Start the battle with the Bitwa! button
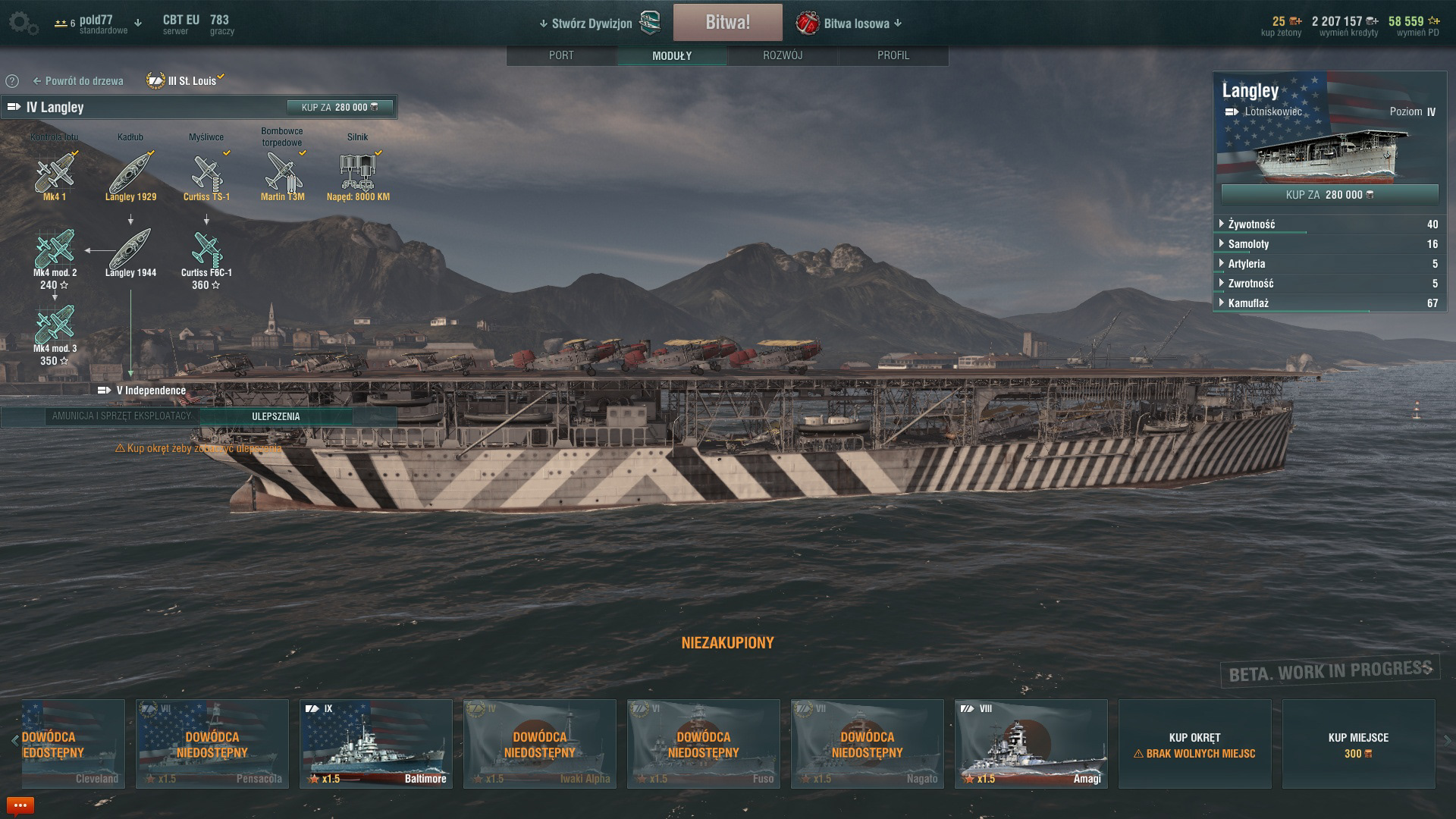 pos(727,23)
